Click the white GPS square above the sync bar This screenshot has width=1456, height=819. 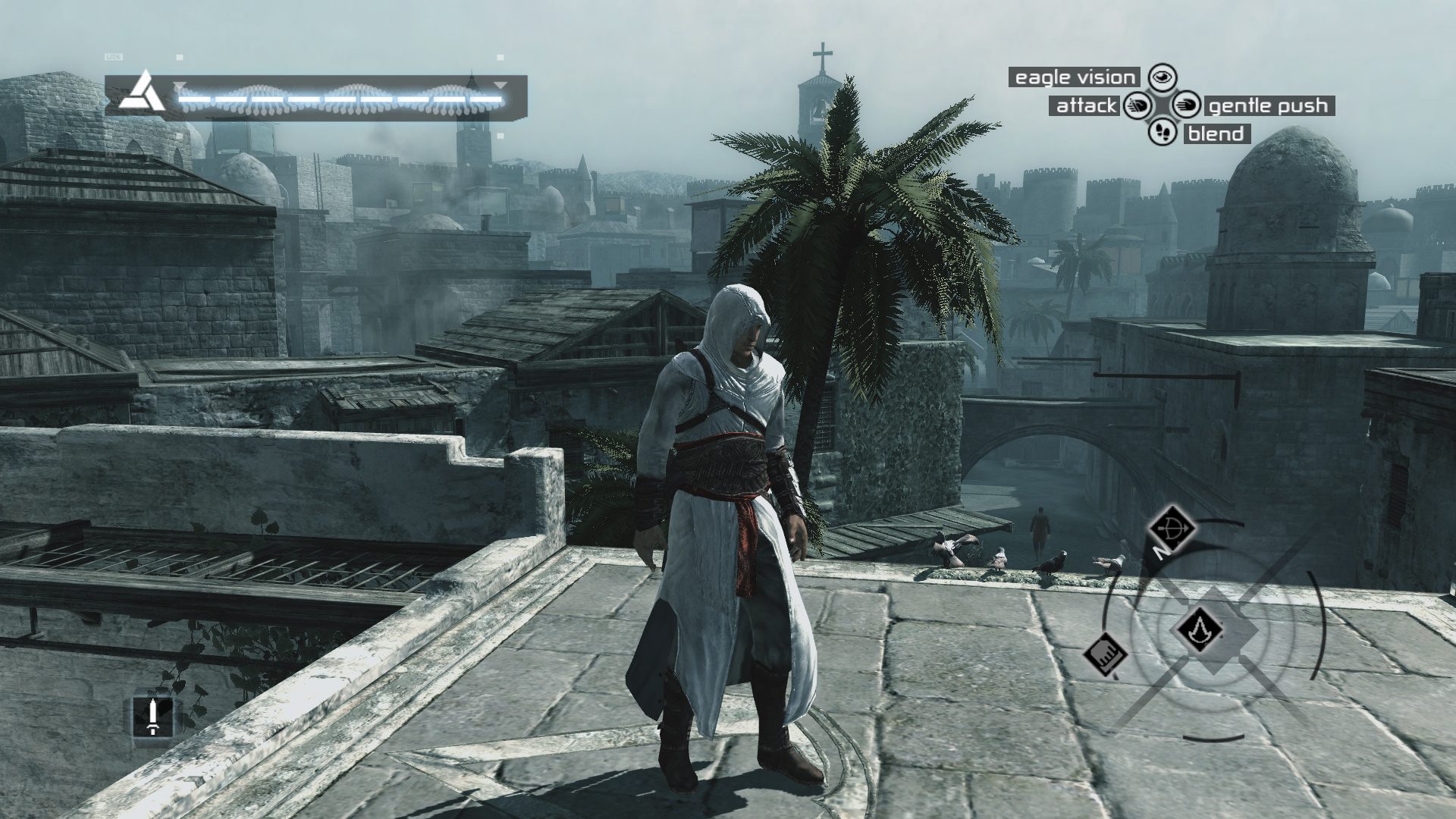180,56
